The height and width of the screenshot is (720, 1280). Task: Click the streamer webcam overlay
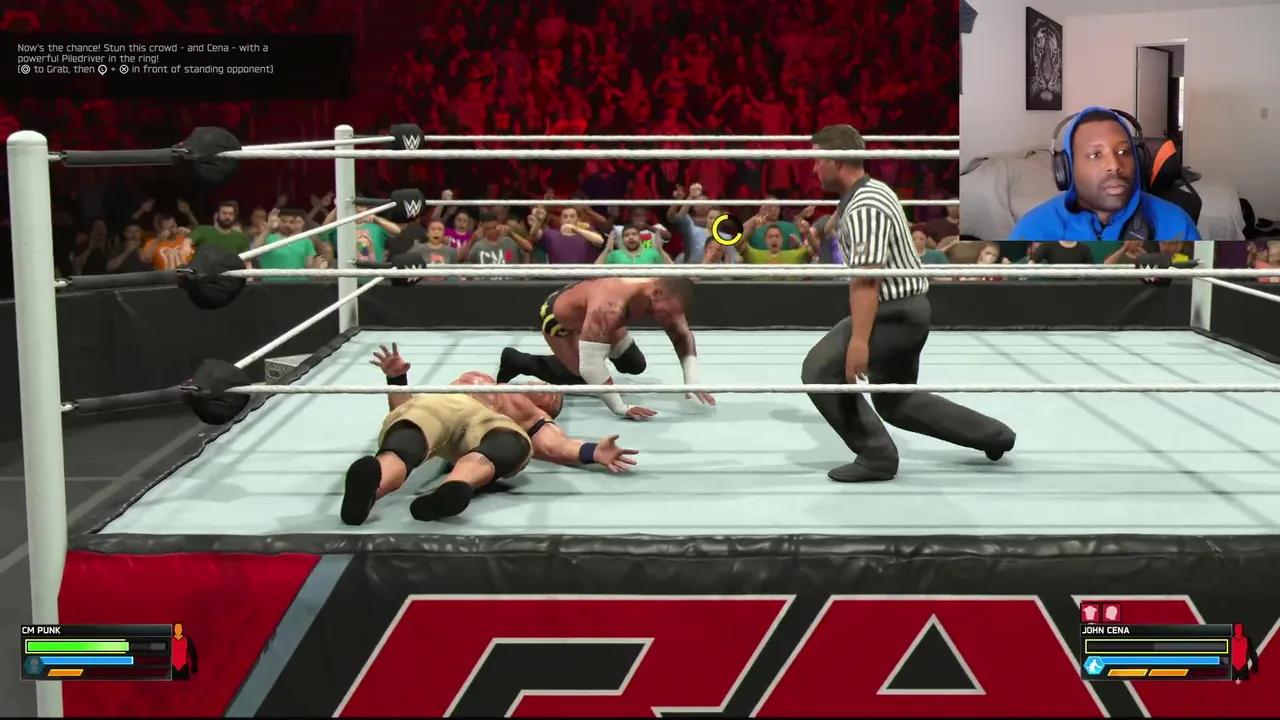[x=1119, y=120]
